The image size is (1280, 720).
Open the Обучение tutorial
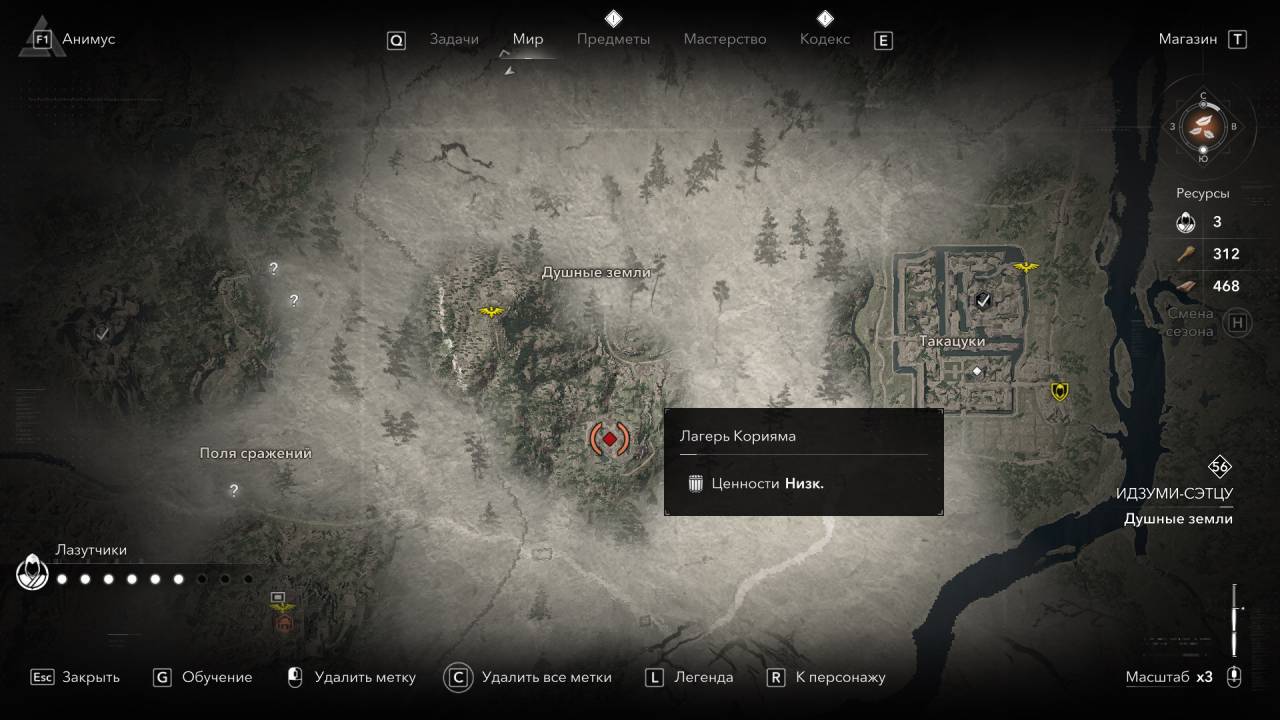[216, 677]
